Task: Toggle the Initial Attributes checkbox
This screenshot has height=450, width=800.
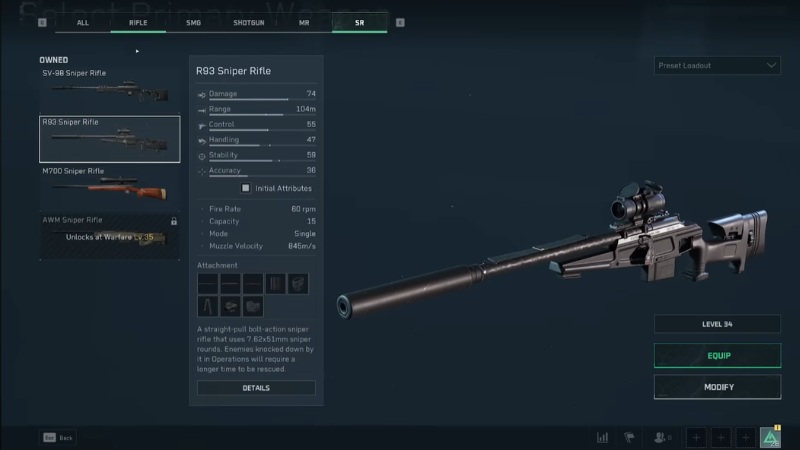Action: (246, 188)
